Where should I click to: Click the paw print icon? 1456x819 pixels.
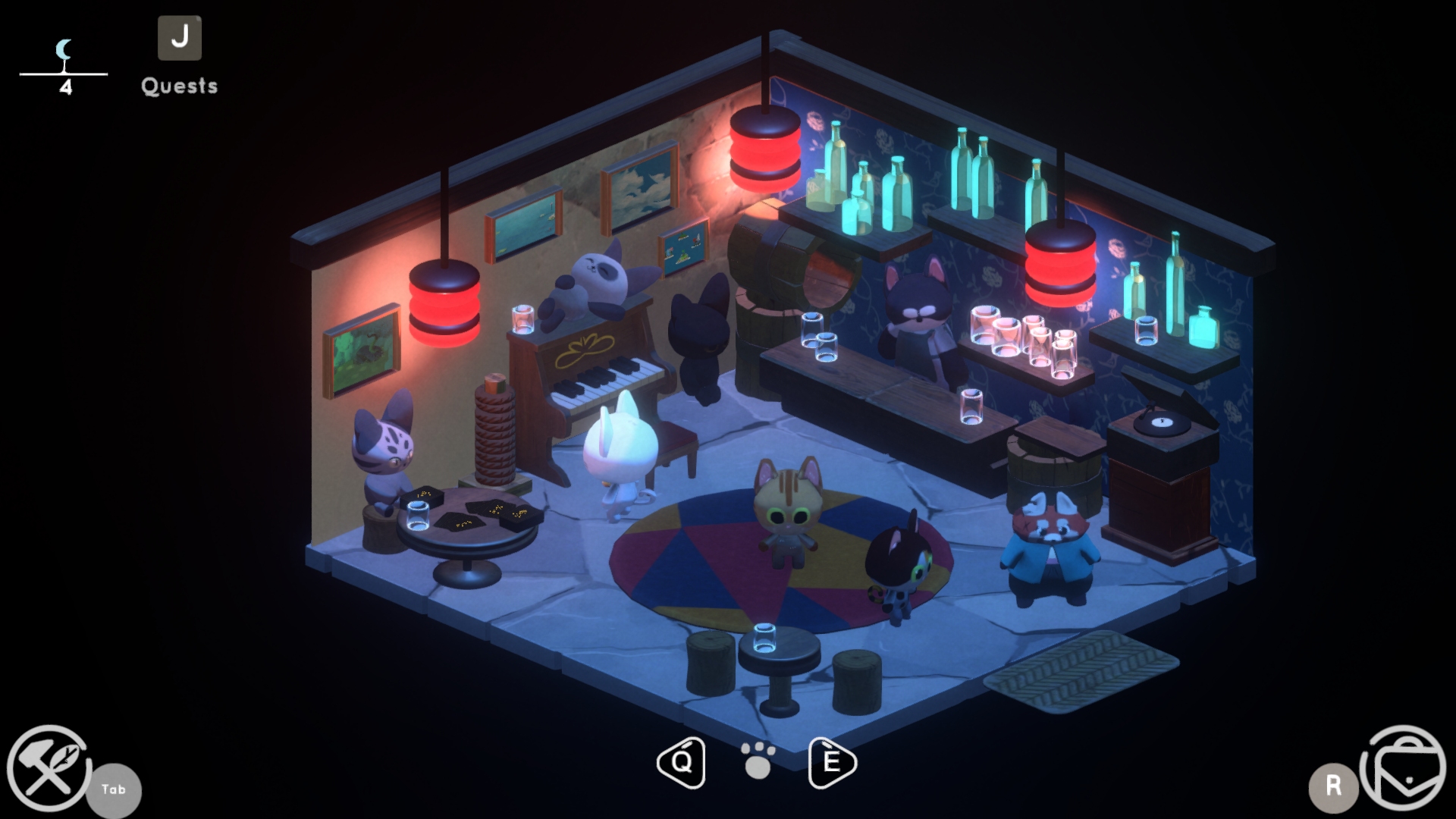click(x=758, y=761)
